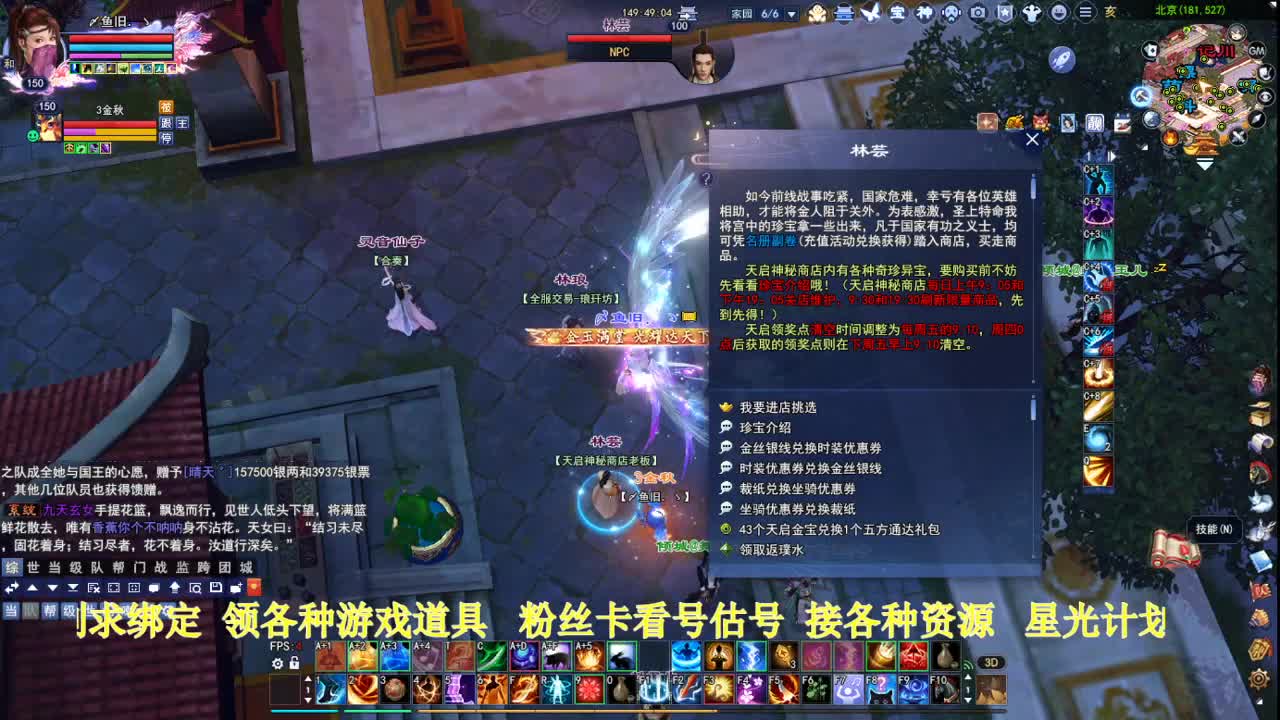Open the camera screenshot icon in top toolbar
Viewport: 1280px width, 720px height.
tap(978, 13)
